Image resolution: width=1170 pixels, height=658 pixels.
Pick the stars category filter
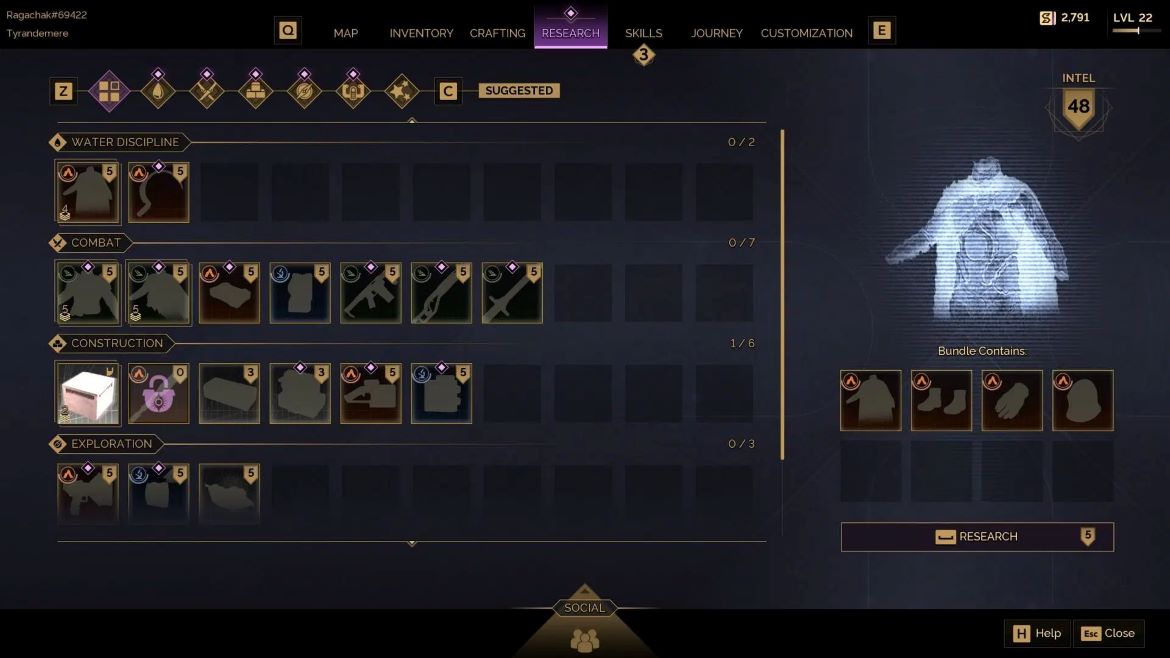(402, 92)
